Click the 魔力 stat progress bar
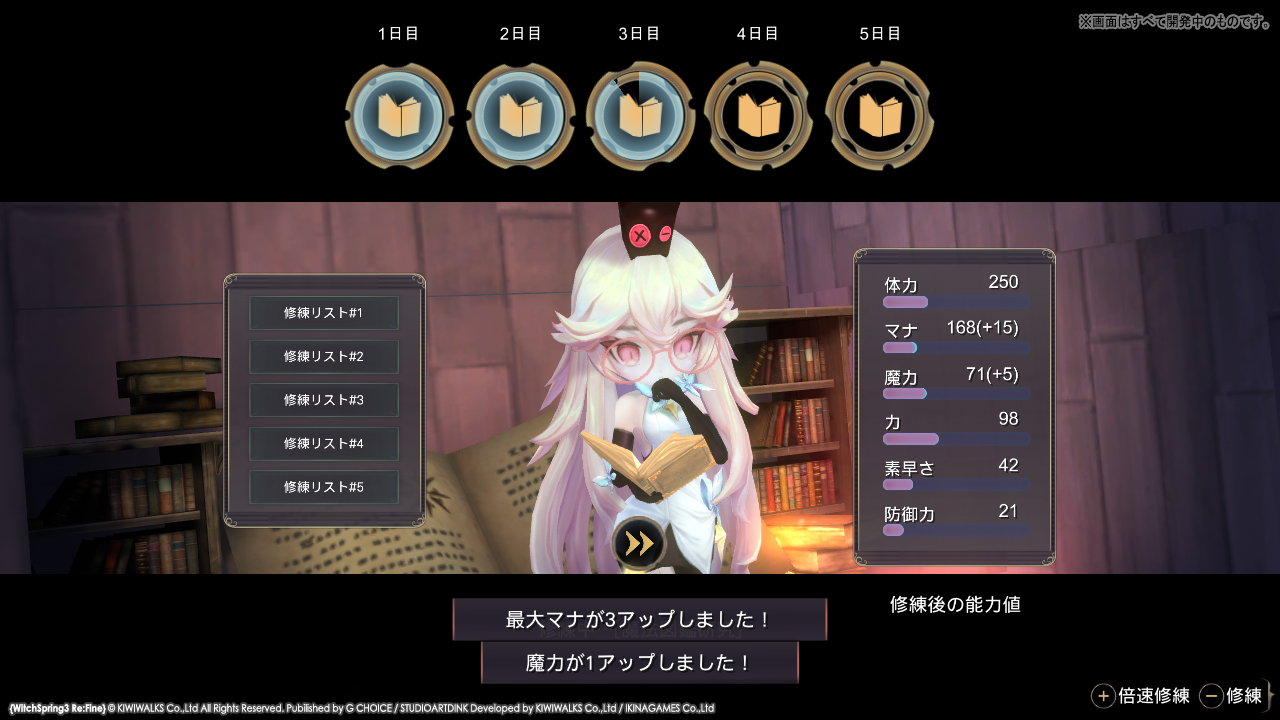The image size is (1280, 720). point(955,393)
